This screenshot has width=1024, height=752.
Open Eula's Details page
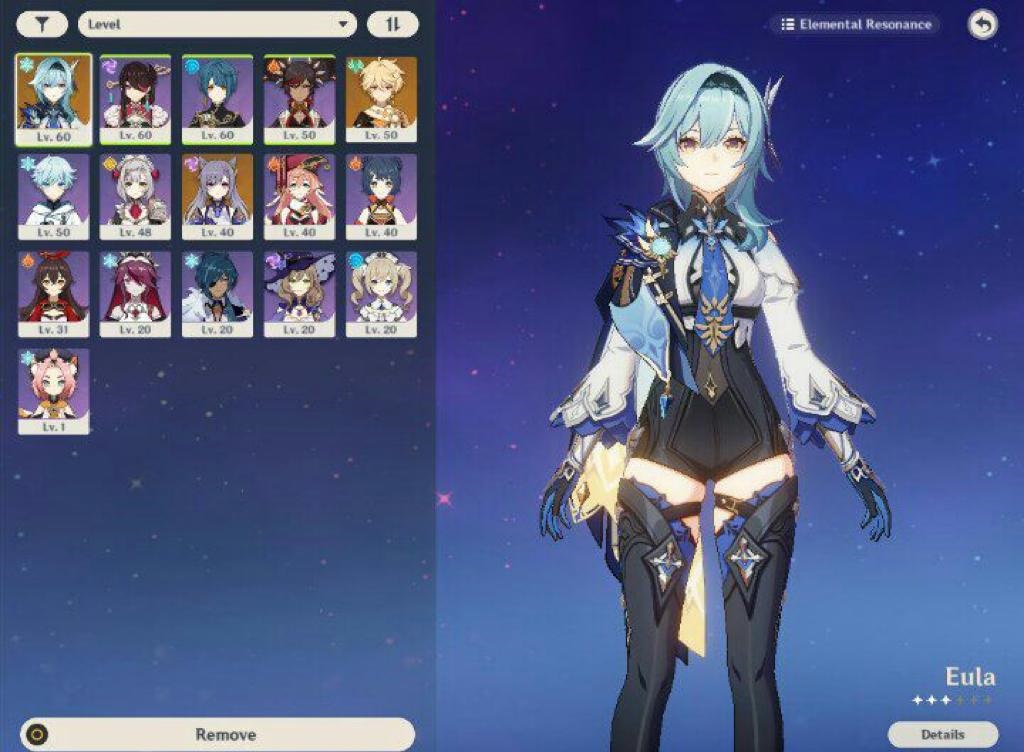coord(942,735)
